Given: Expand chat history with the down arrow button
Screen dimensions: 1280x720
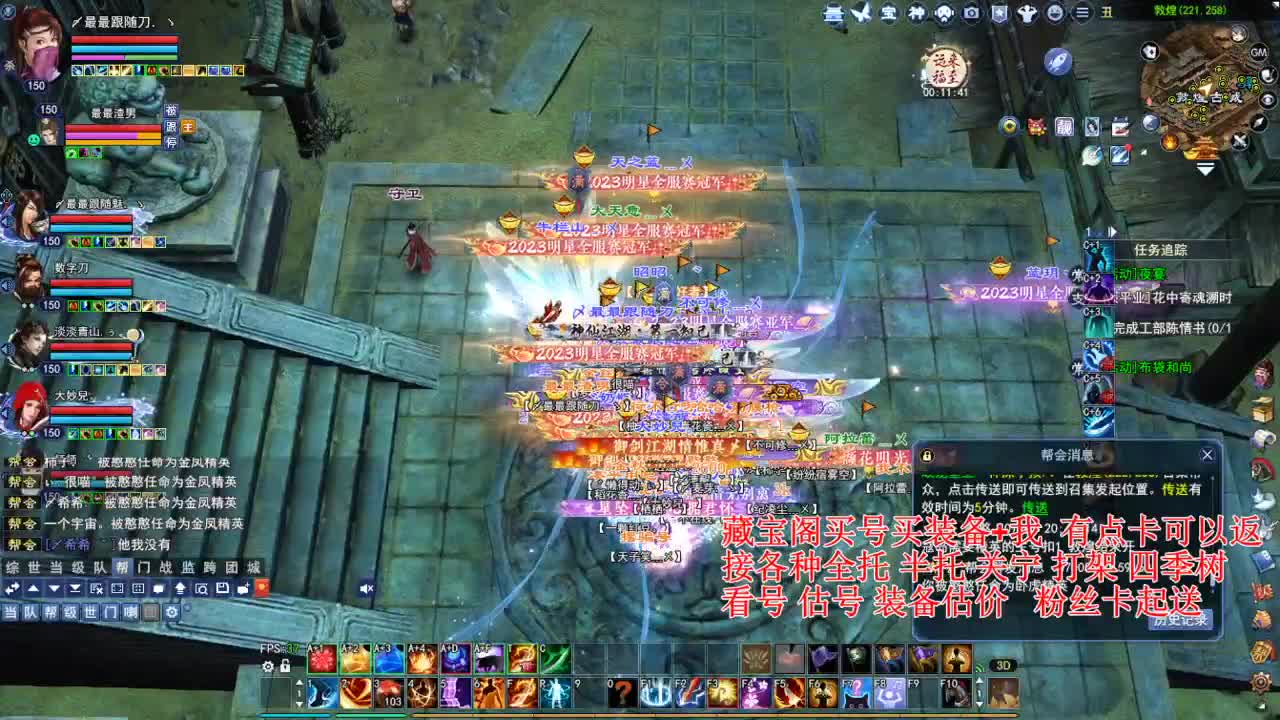Looking at the screenshot, I should coord(54,588).
